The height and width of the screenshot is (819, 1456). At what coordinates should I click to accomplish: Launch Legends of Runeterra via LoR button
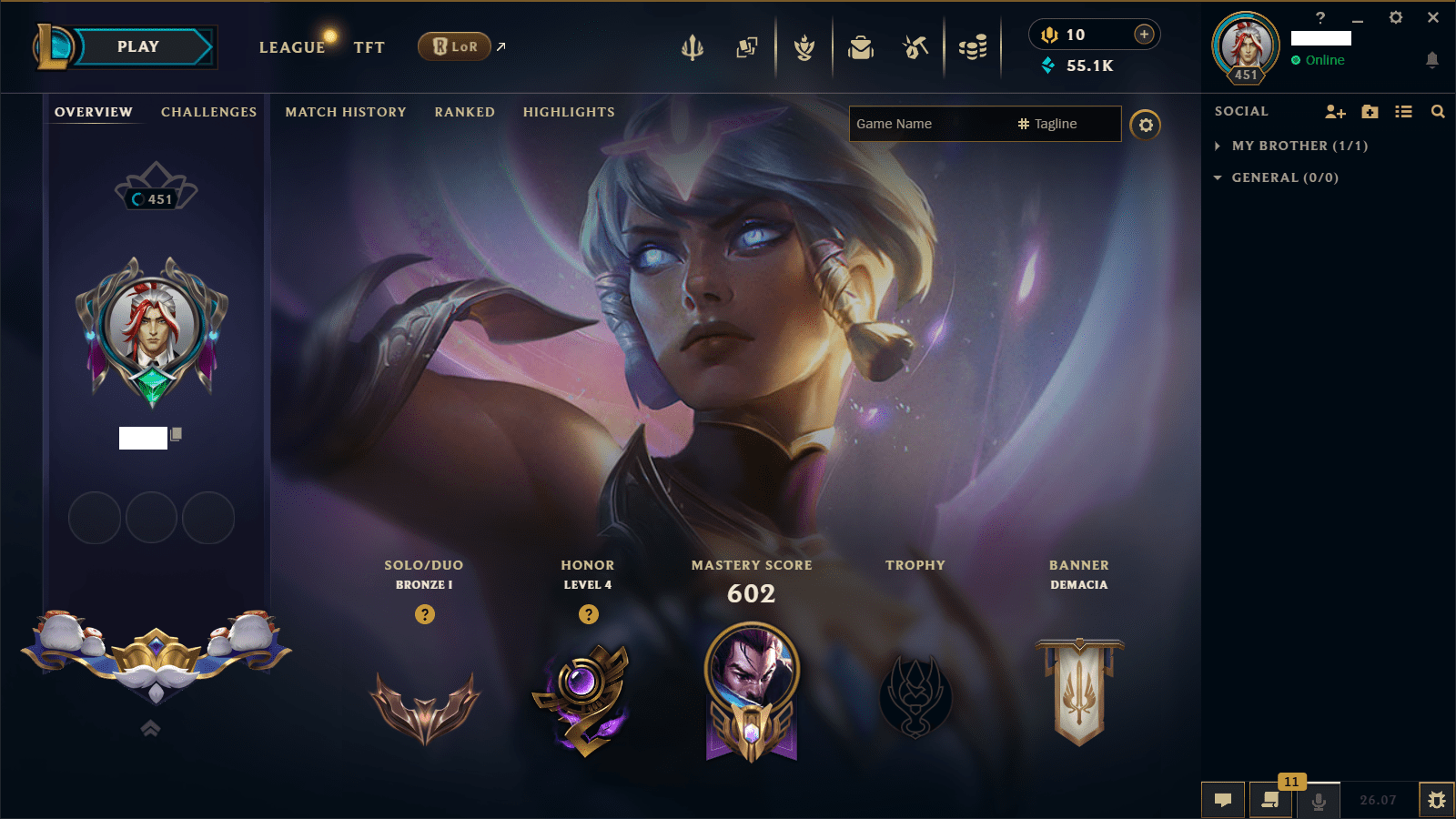[453, 46]
